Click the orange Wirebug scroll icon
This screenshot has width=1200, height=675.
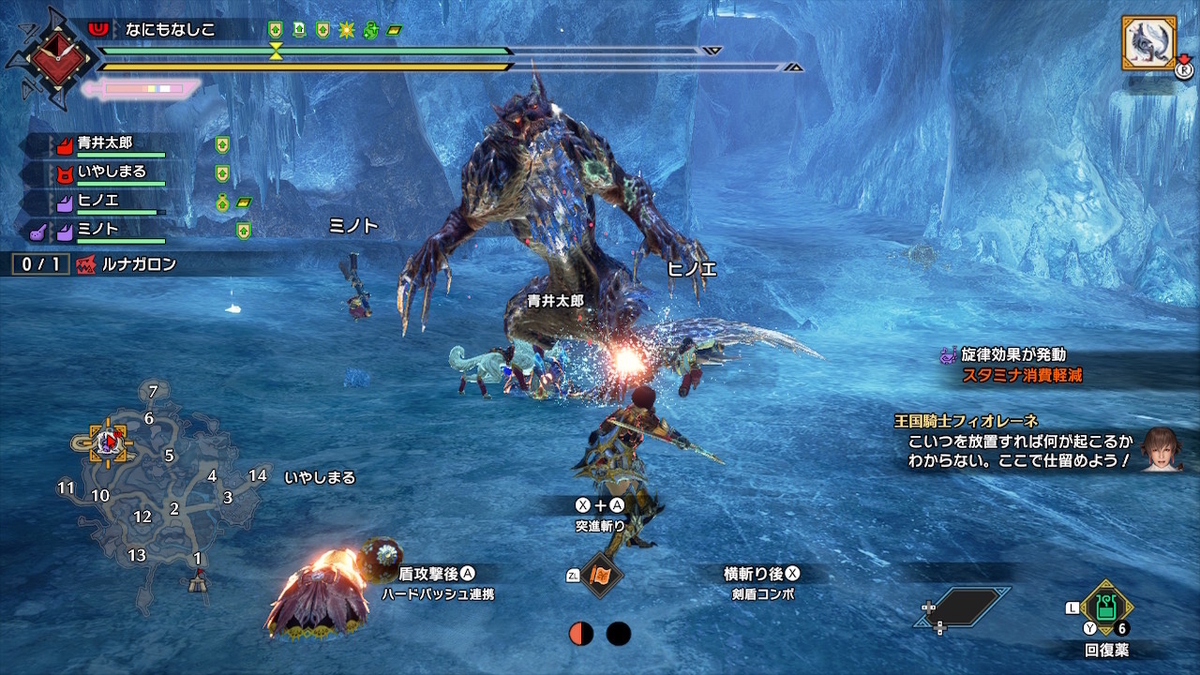(x=602, y=576)
